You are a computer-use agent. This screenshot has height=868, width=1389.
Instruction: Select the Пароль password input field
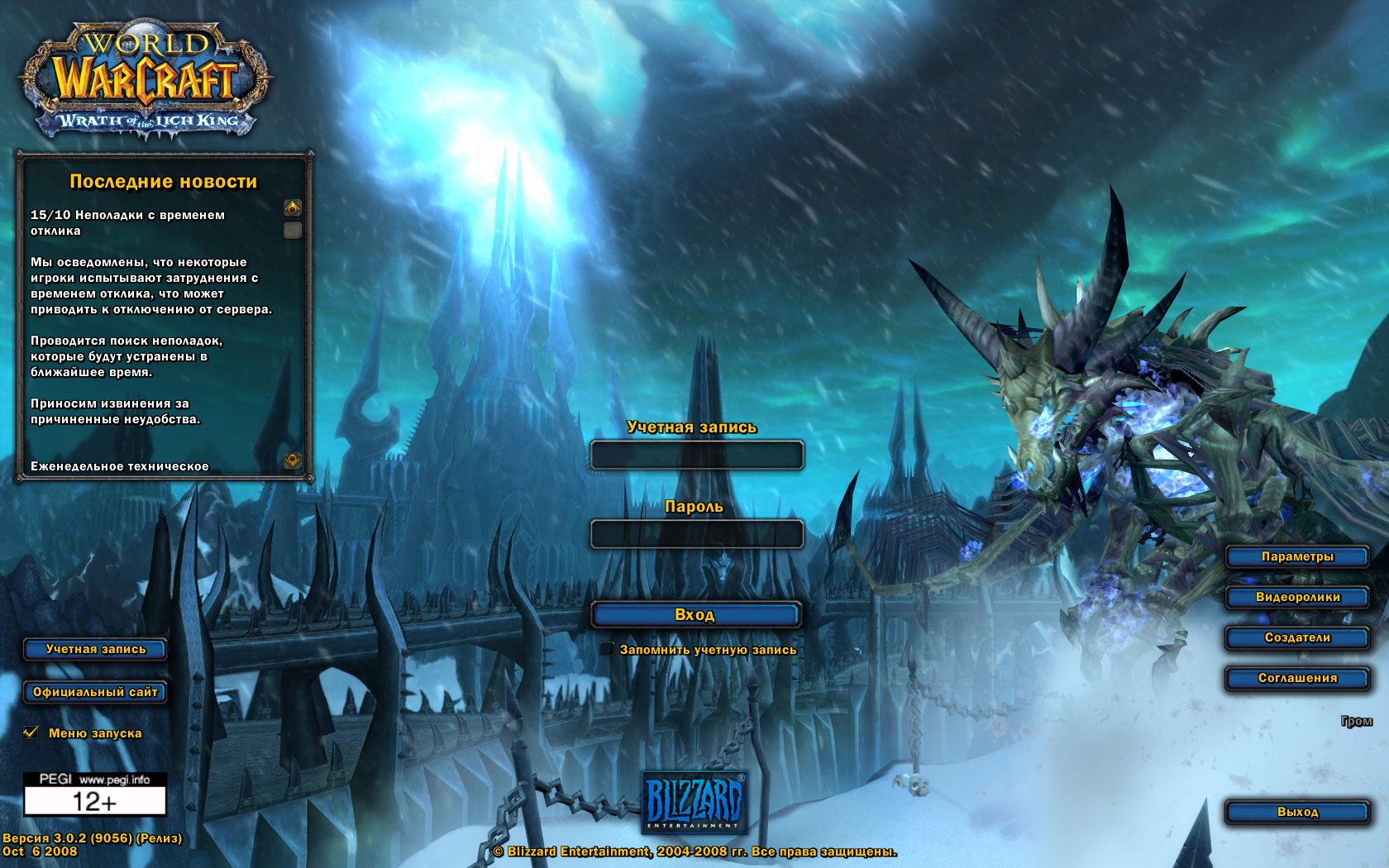coord(696,534)
